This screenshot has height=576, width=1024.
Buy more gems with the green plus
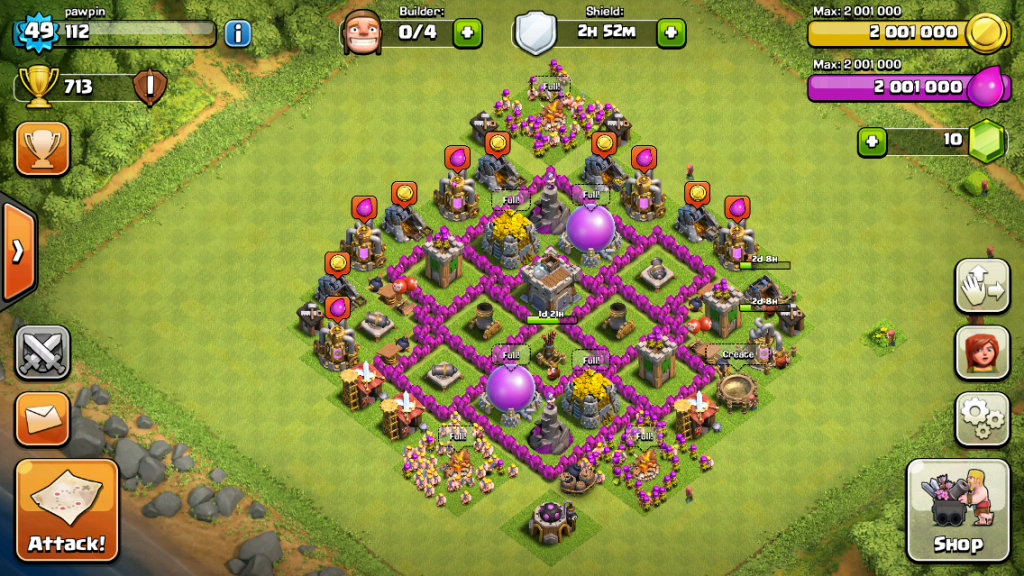tap(872, 141)
